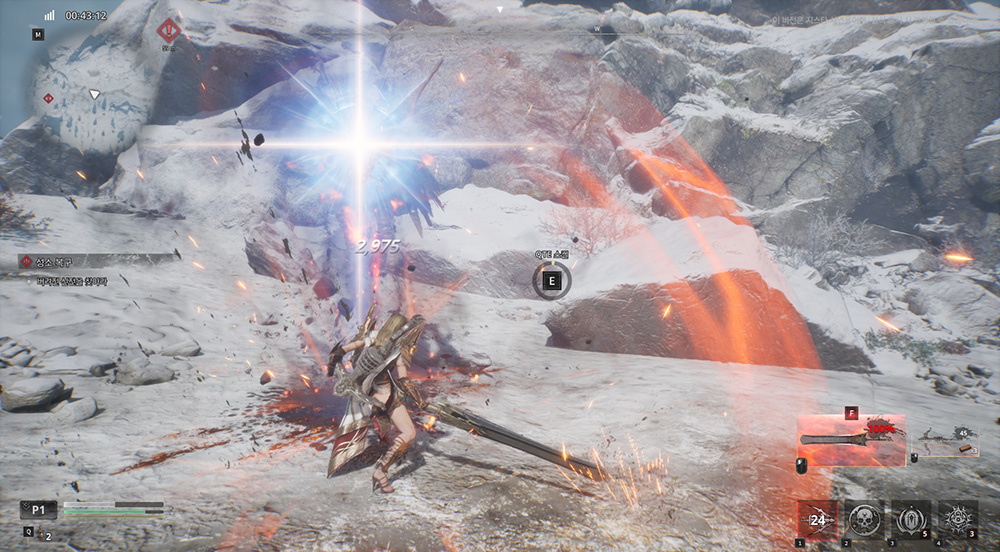The height and width of the screenshot is (552, 1000).
Task: Select the red diamond marker on minimap
Action: pos(47,99)
